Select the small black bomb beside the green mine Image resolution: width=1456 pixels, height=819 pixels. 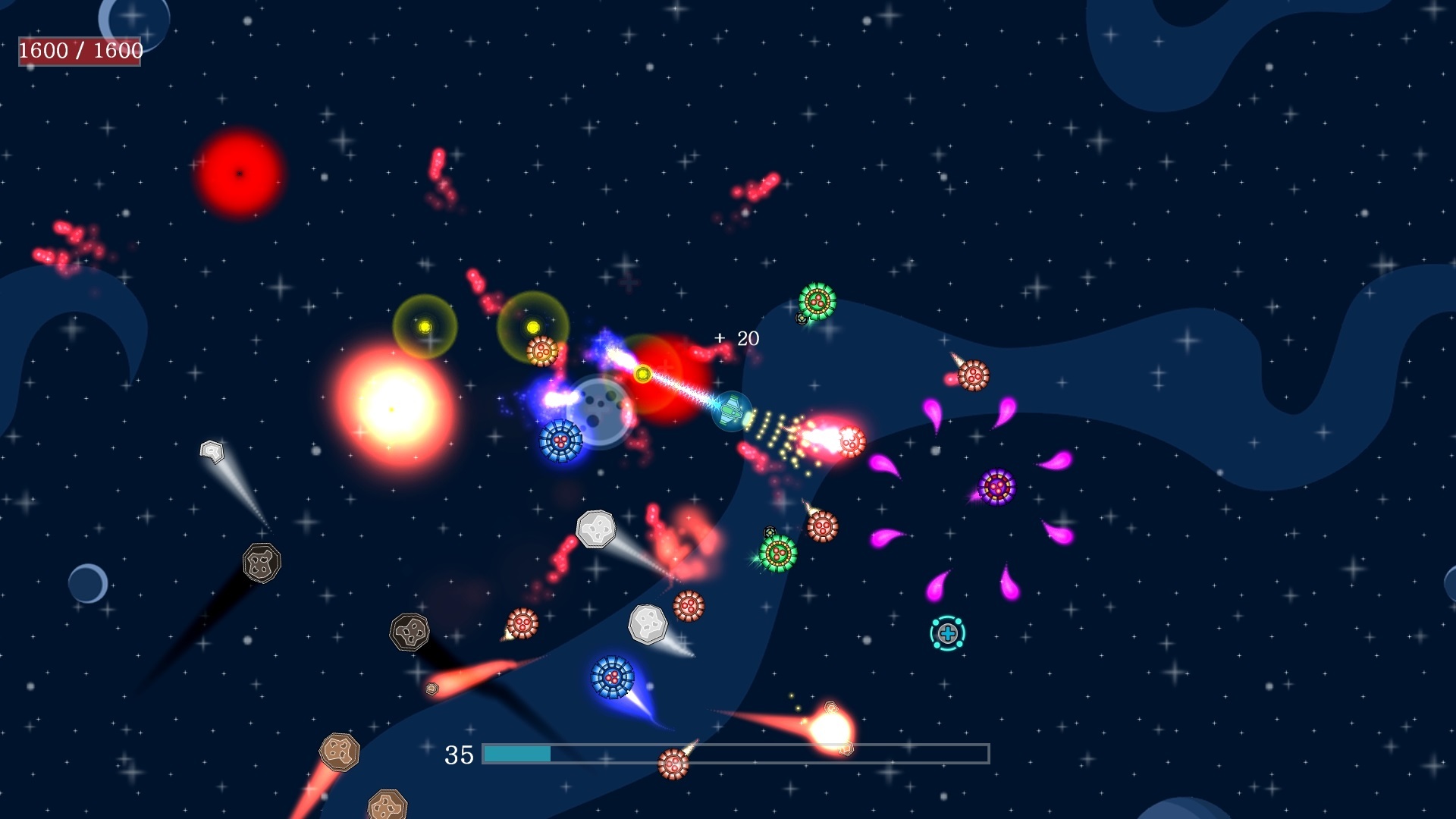(x=802, y=318)
